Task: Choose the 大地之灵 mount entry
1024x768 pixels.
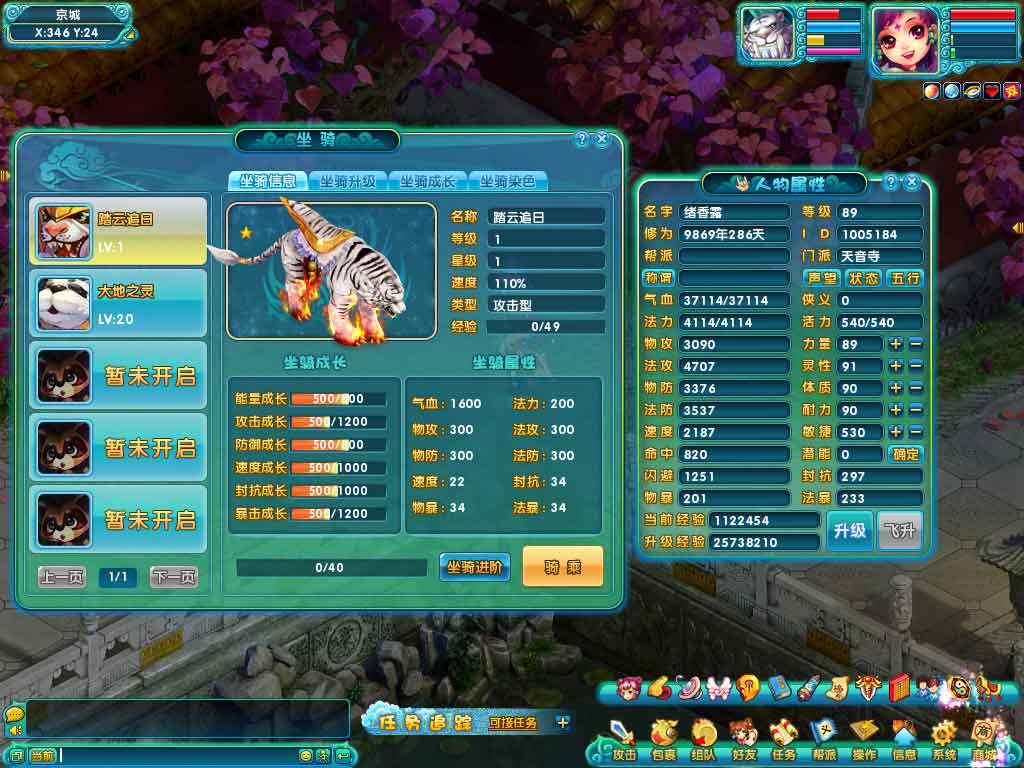Action: point(118,303)
